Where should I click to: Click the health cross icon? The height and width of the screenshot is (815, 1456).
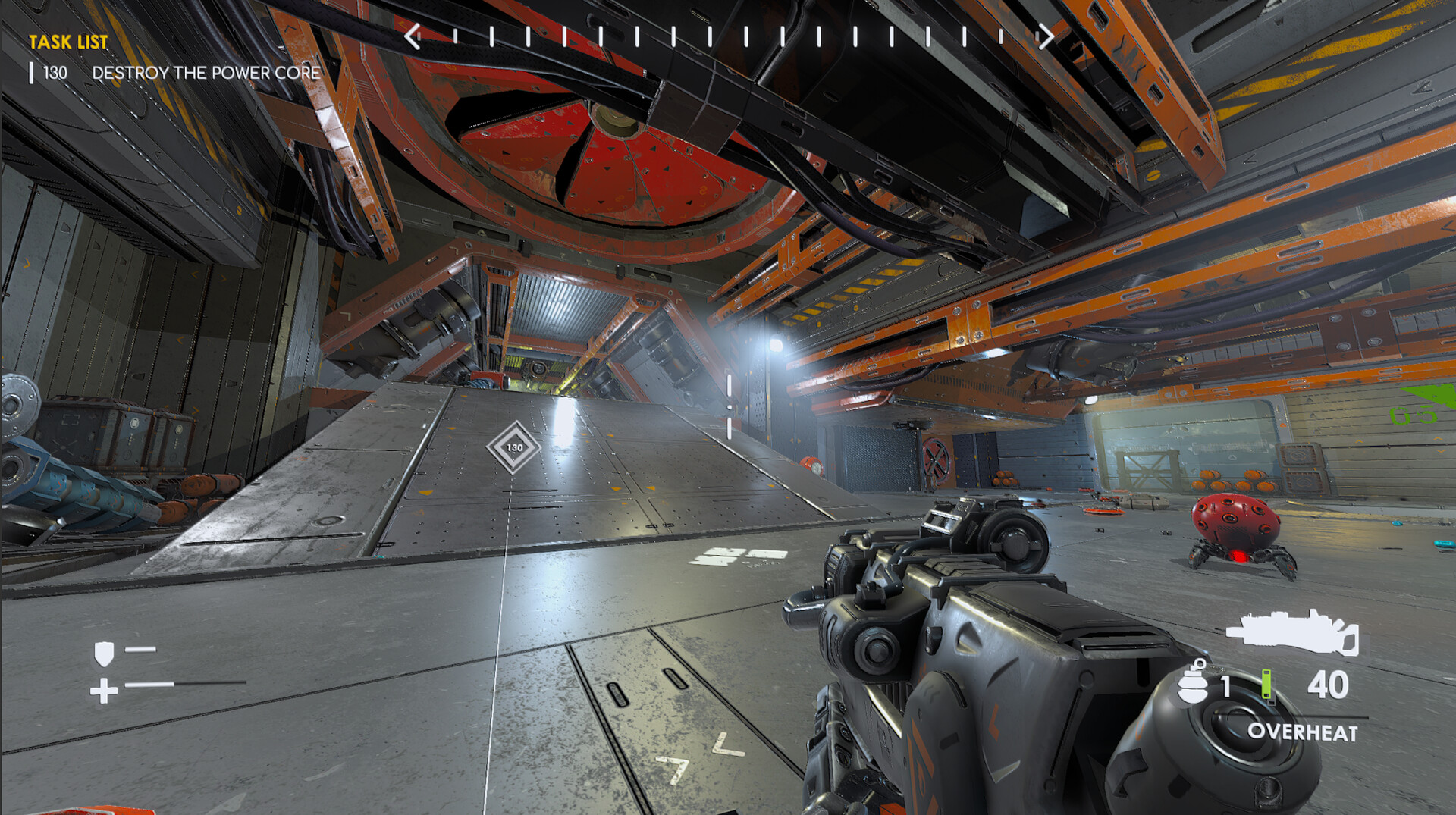[x=104, y=691]
